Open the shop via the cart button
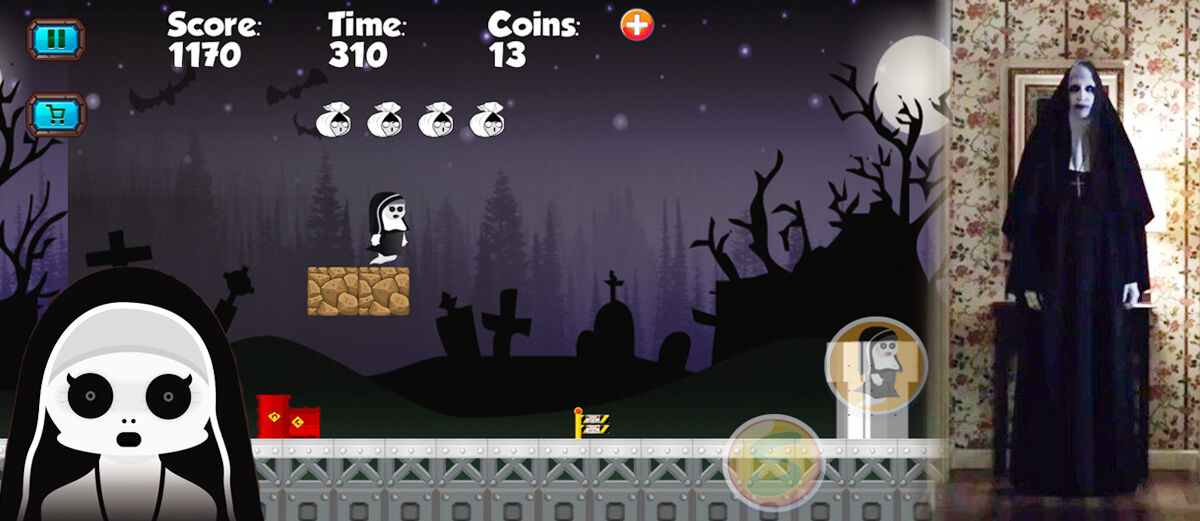 [x=56, y=115]
